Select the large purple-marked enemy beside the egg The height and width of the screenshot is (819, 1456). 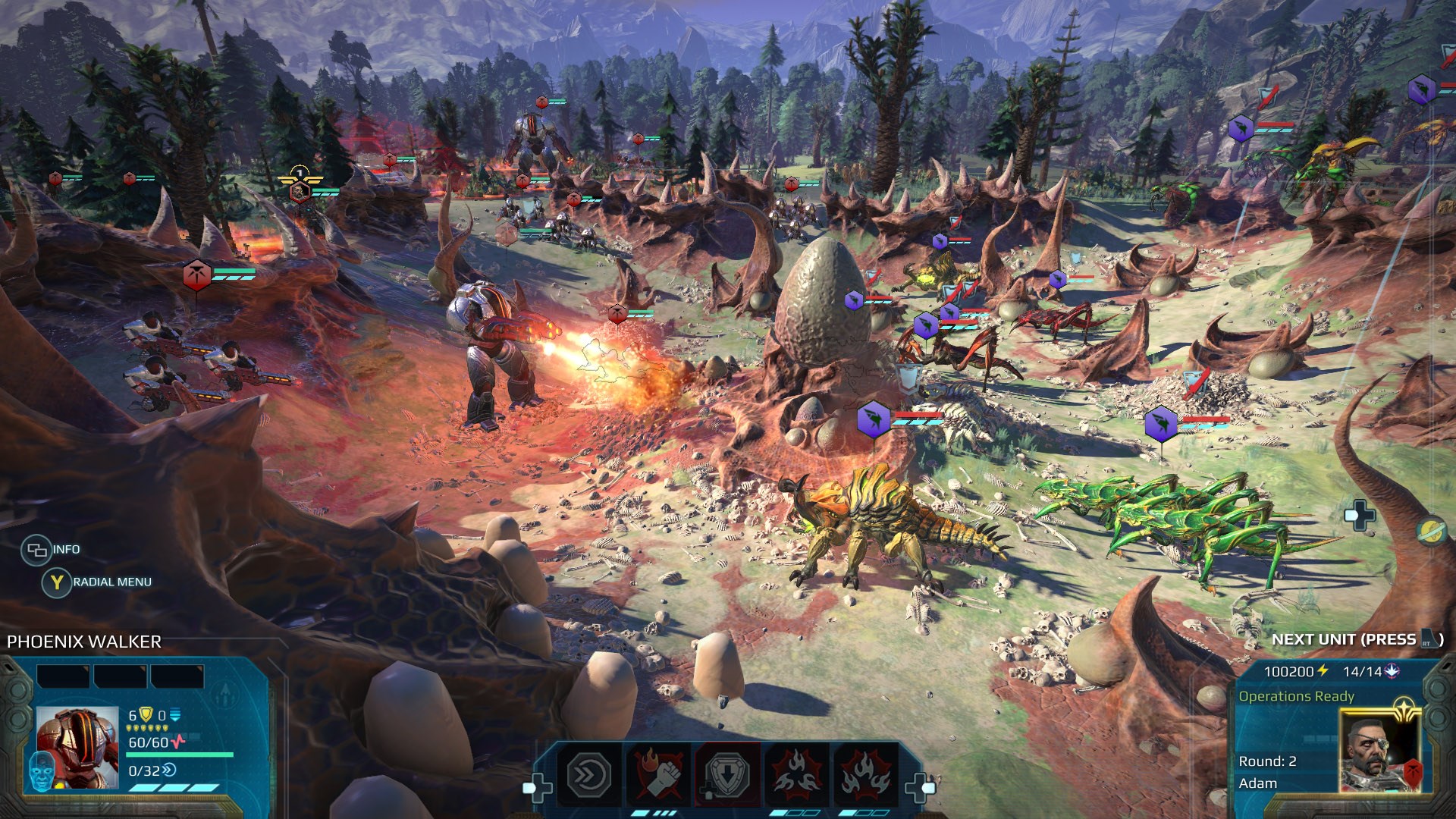(x=873, y=419)
